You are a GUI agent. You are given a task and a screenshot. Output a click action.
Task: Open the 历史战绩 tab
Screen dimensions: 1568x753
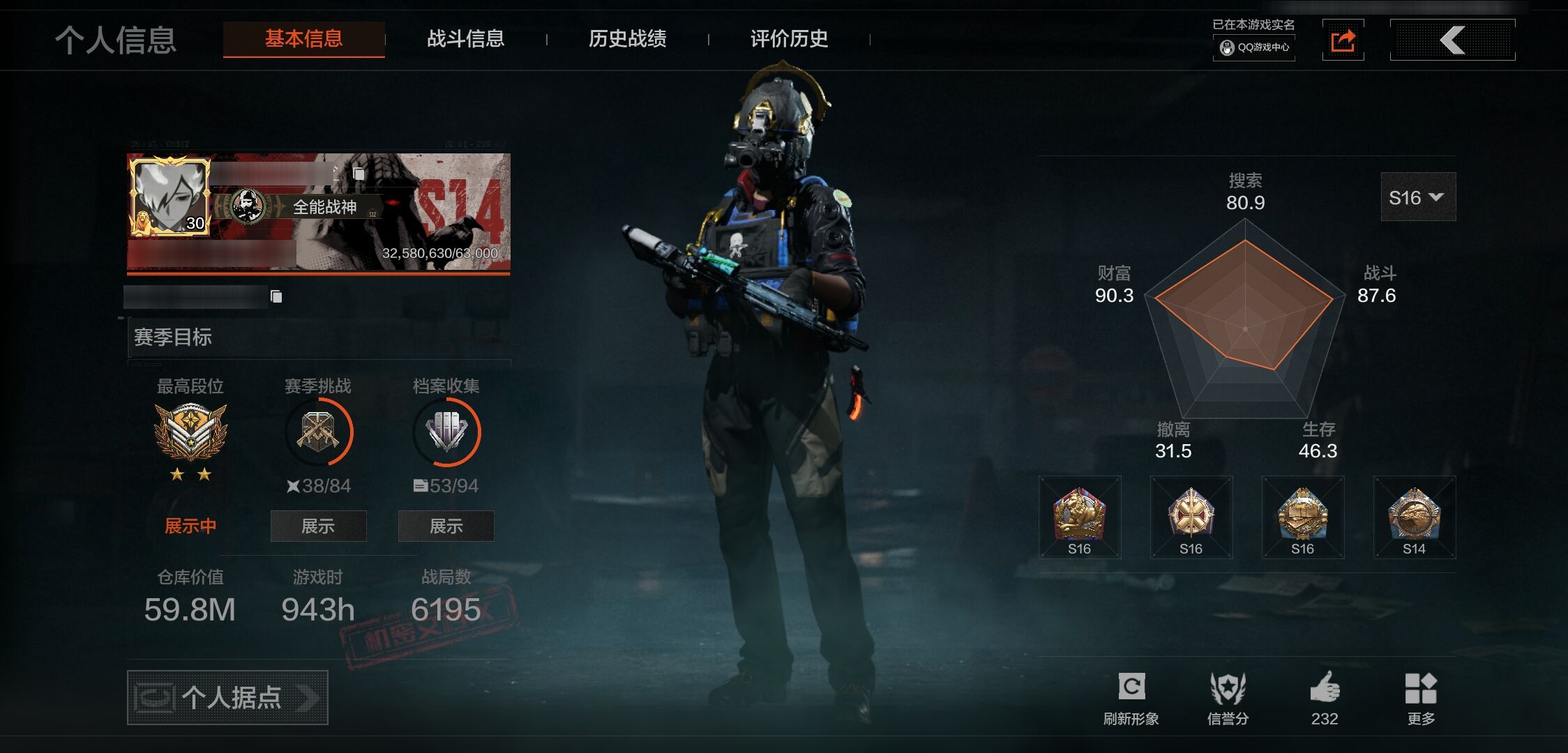coord(627,39)
